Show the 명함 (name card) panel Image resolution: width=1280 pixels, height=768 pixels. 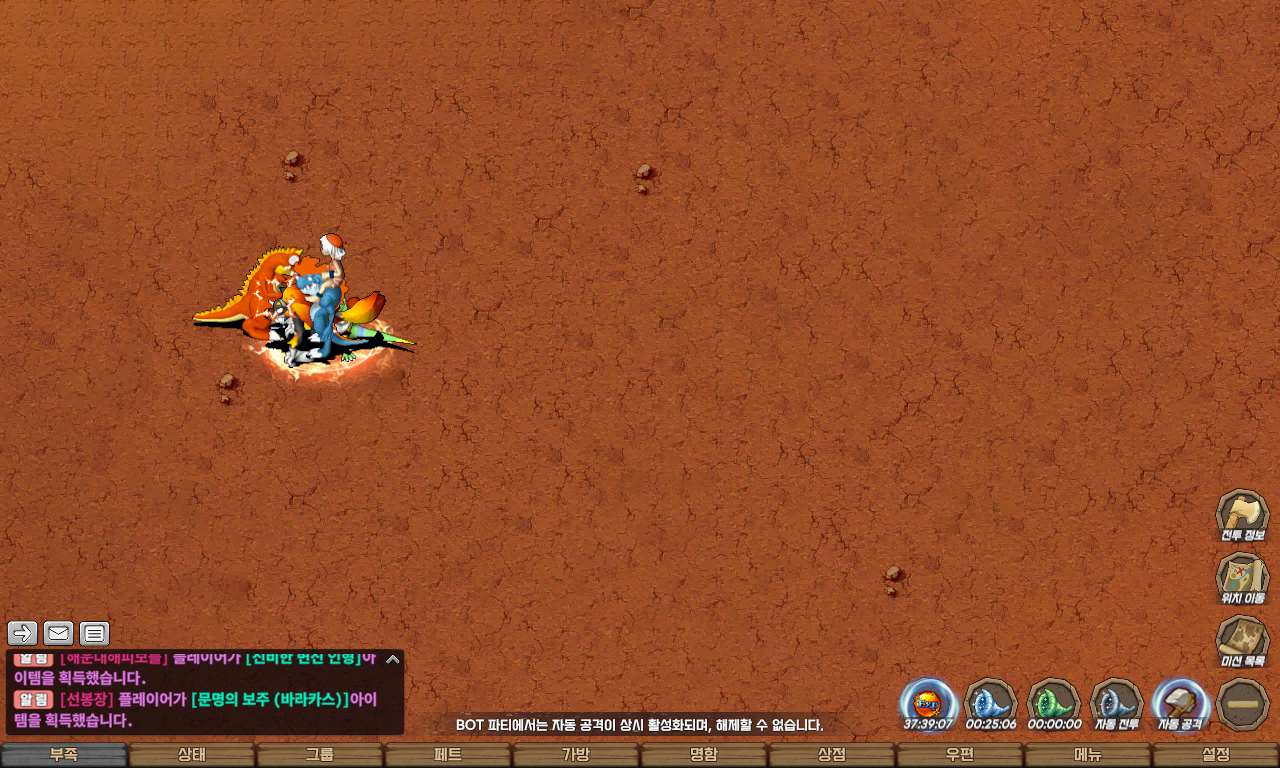704,755
